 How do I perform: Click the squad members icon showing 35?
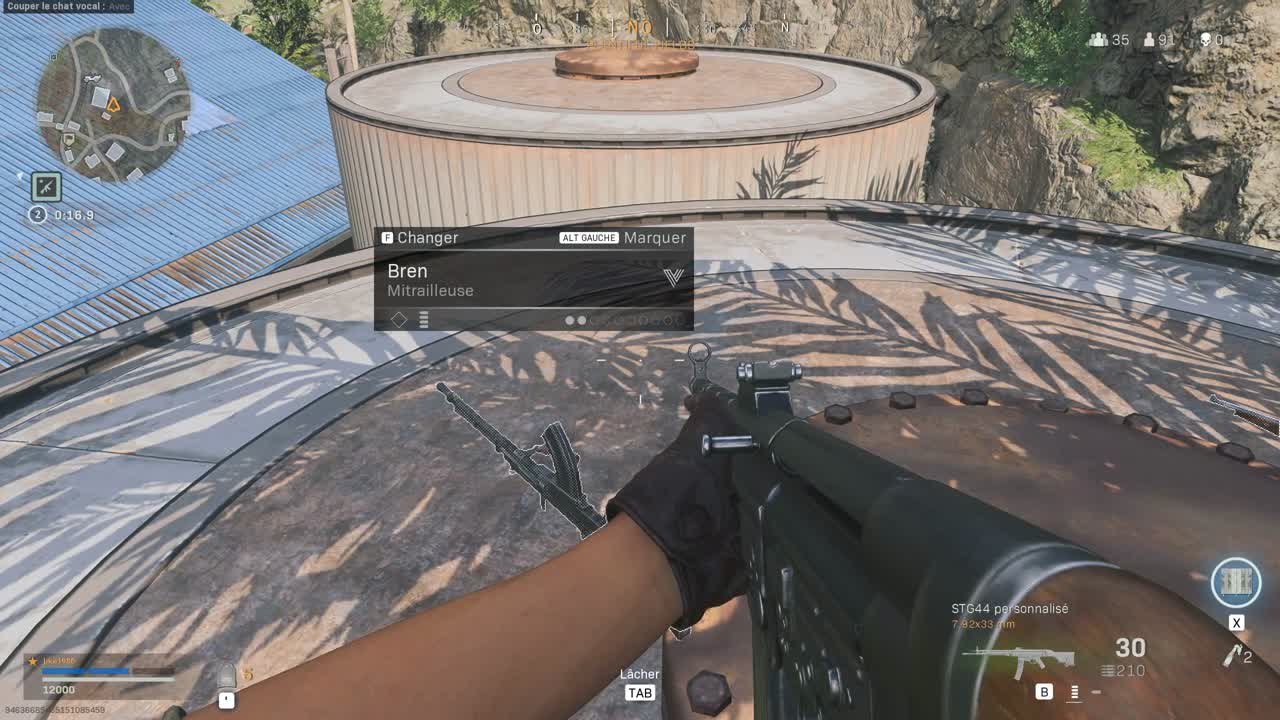coord(1100,40)
